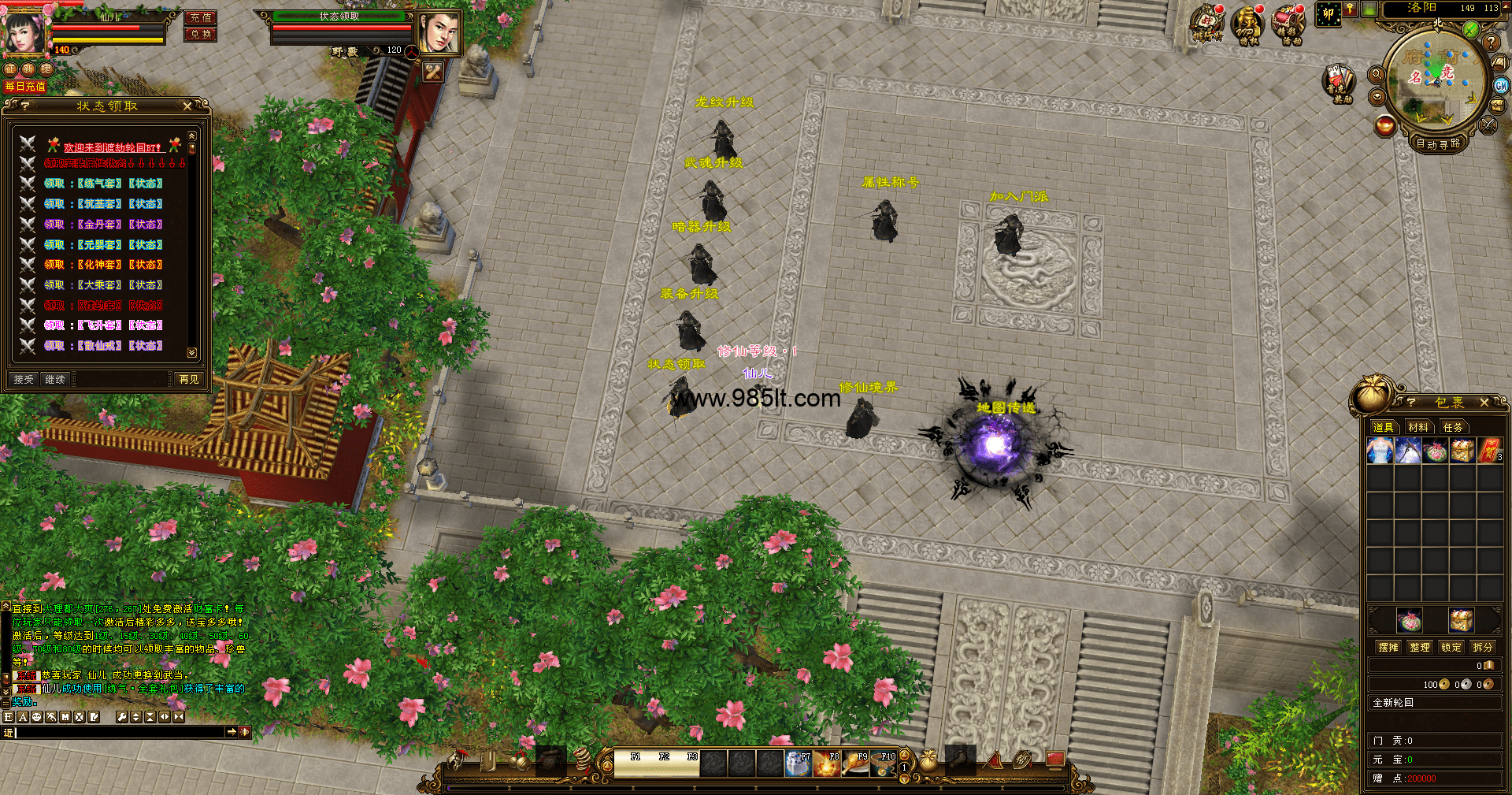This screenshot has width=1512, height=795.
Task: Open the 排行榜 ranking icon
Action: pos(1207,24)
